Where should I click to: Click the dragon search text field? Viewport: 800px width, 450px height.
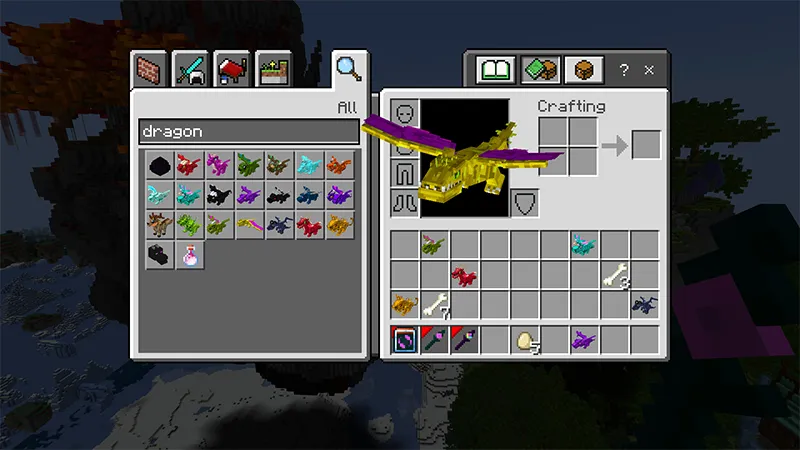point(248,132)
